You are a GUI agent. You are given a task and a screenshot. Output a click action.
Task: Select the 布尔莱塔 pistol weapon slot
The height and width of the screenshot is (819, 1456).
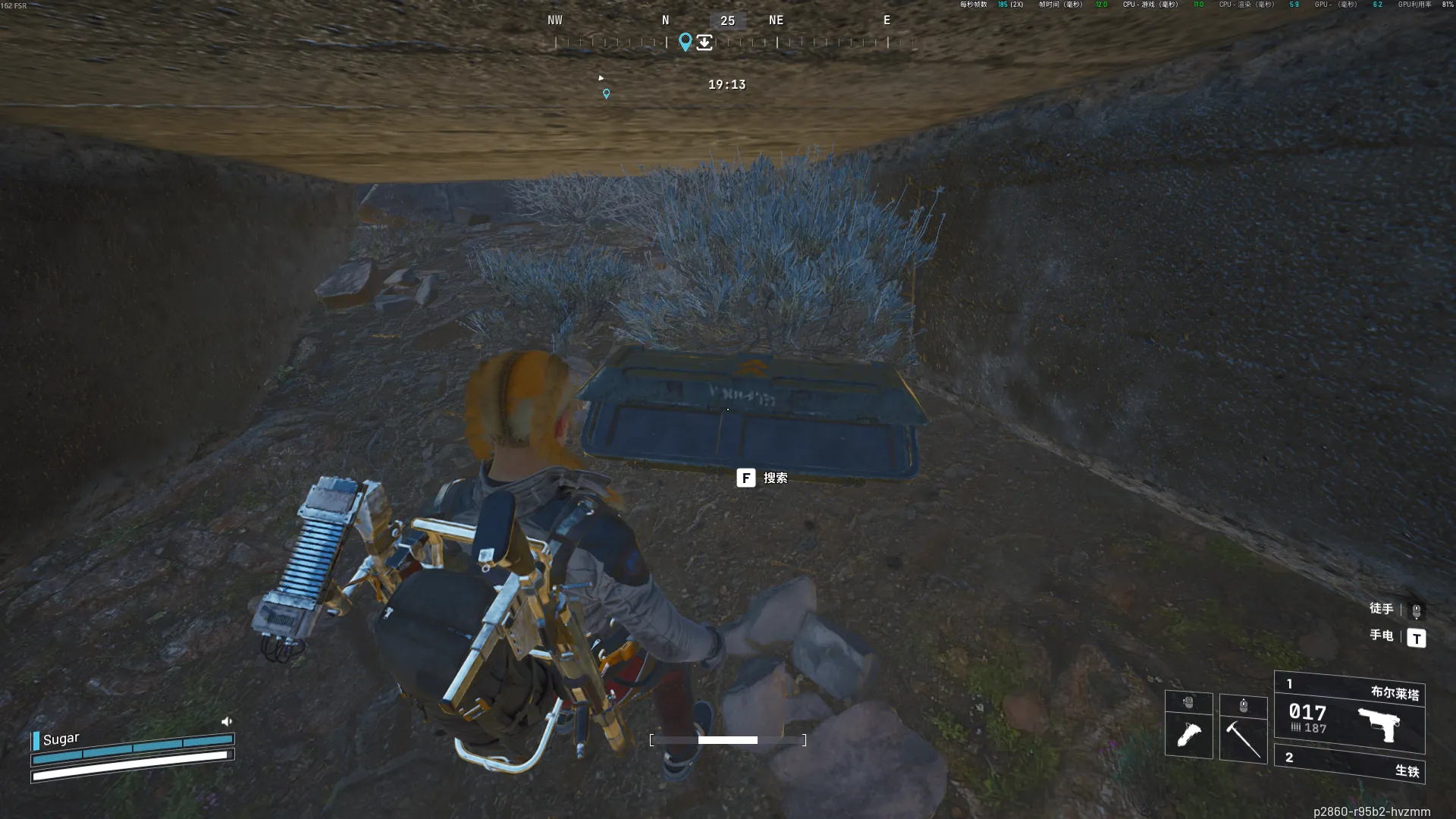1350,713
